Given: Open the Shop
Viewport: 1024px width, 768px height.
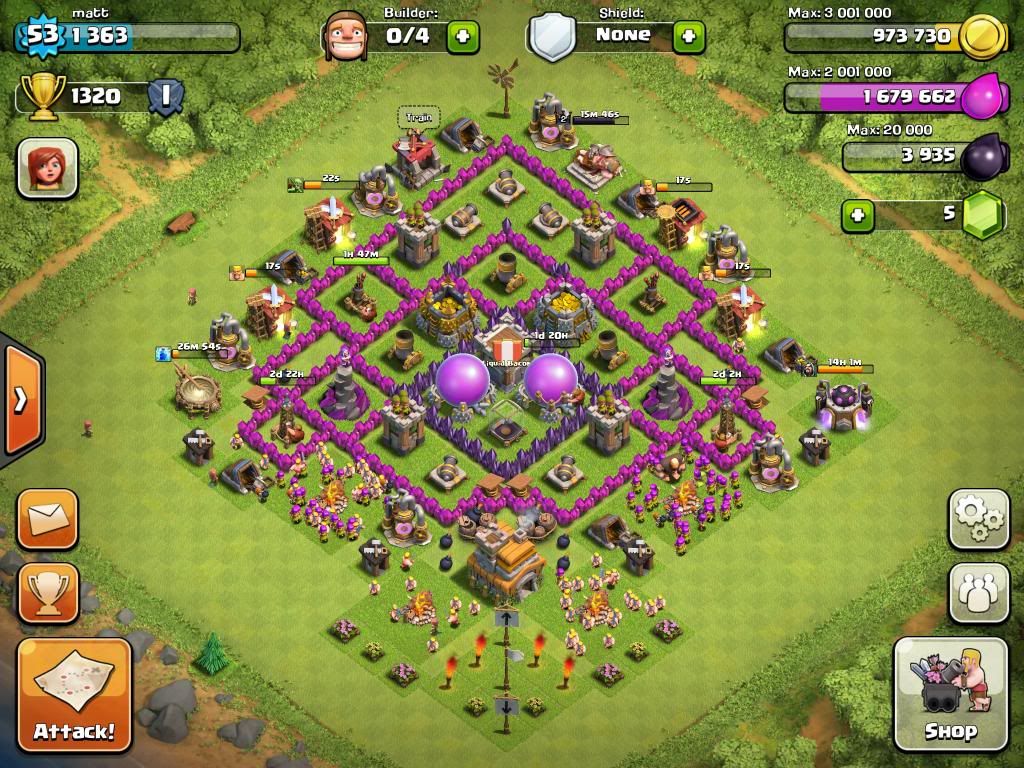Looking at the screenshot, I should click(x=950, y=693).
